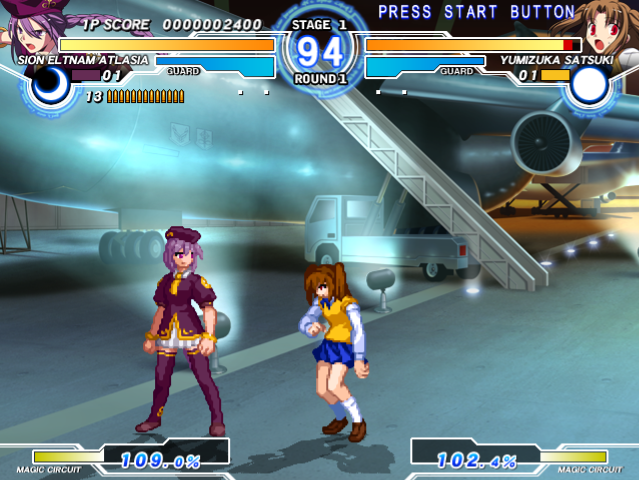Select player two's white full moon emblem
Screen dimensions: 639x480
[591, 86]
